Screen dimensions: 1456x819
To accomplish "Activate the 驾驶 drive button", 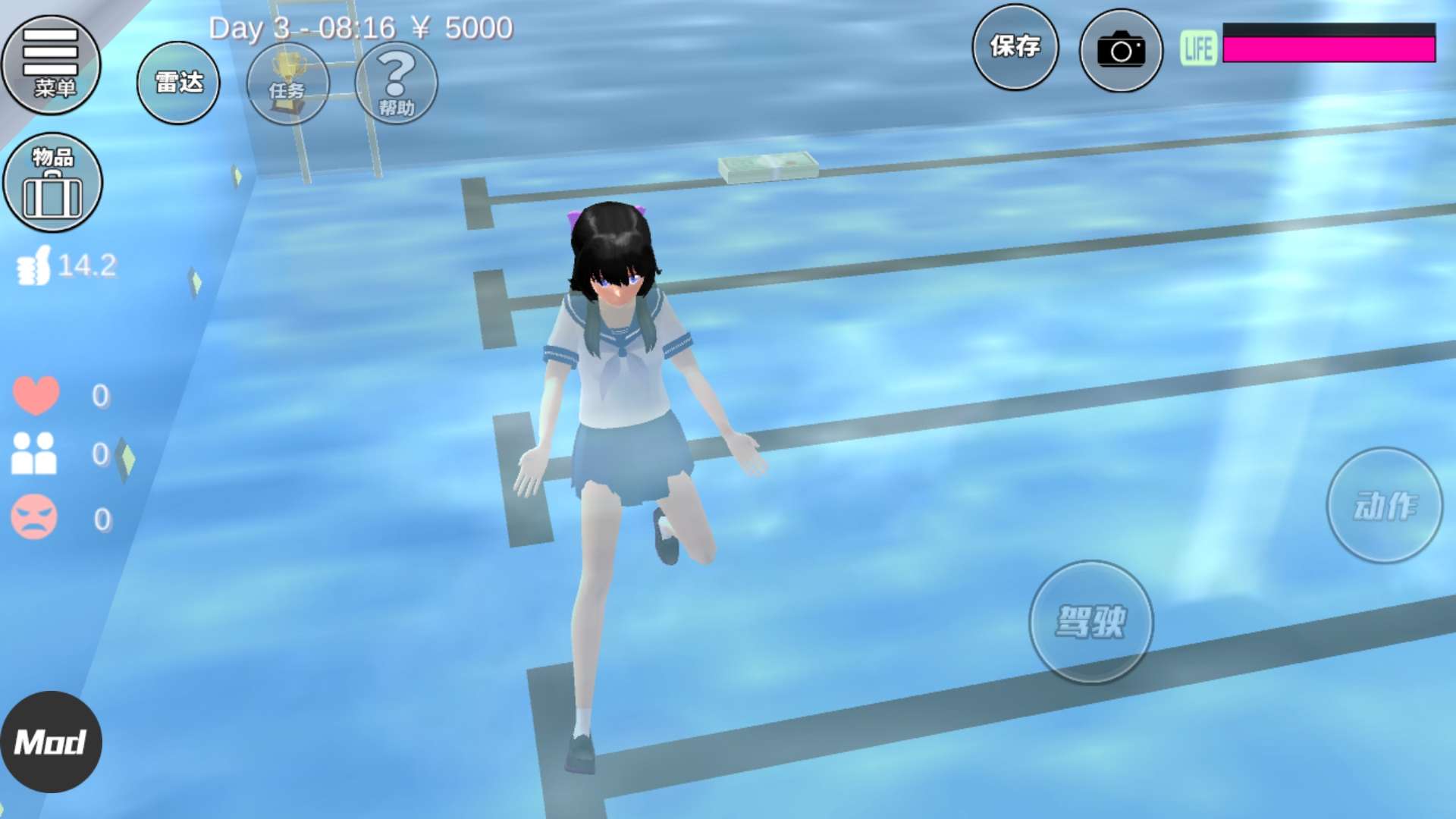I will (x=1090, y=622).
